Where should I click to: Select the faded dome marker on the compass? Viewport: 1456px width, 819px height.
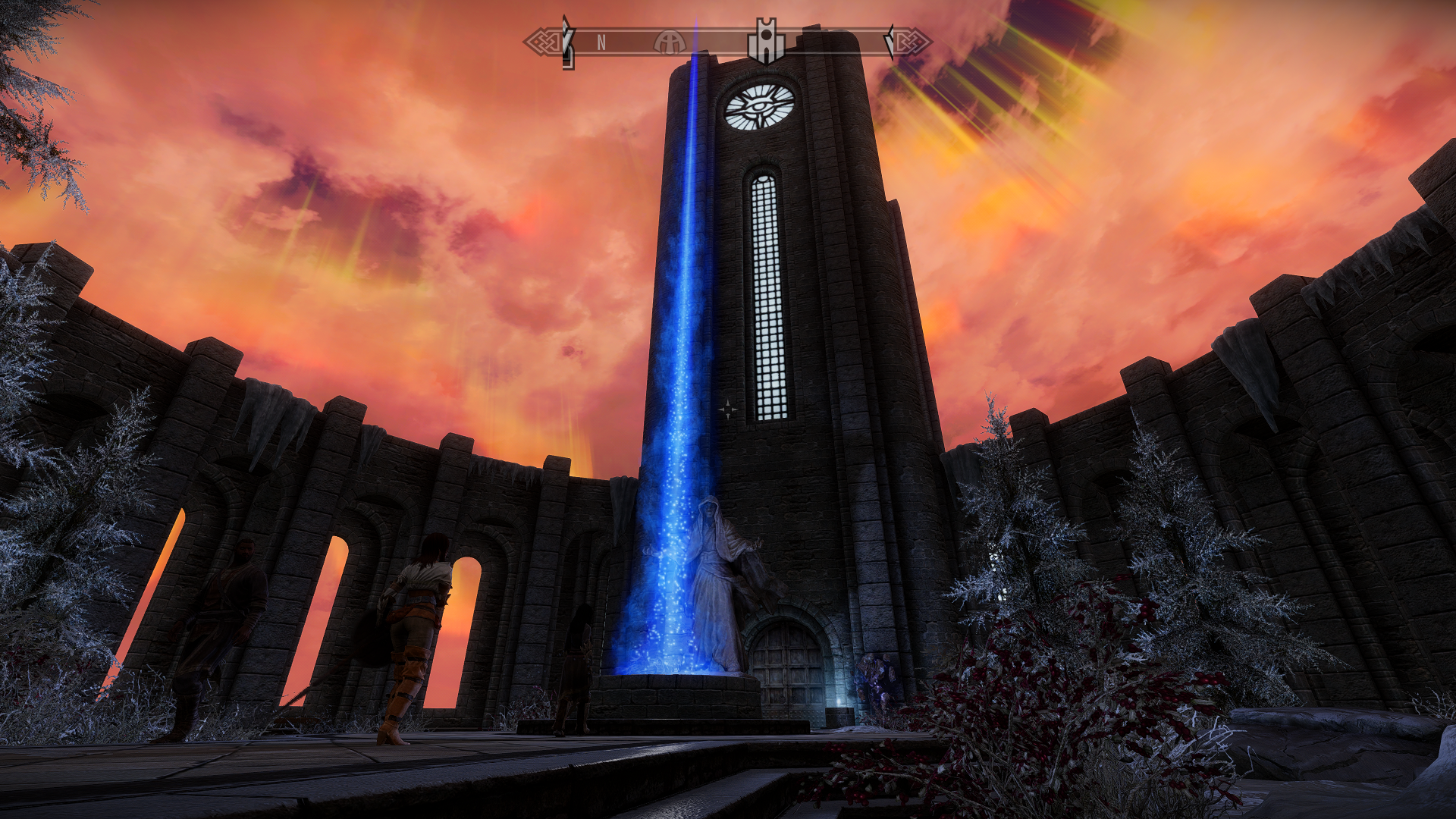click(670, 42)
